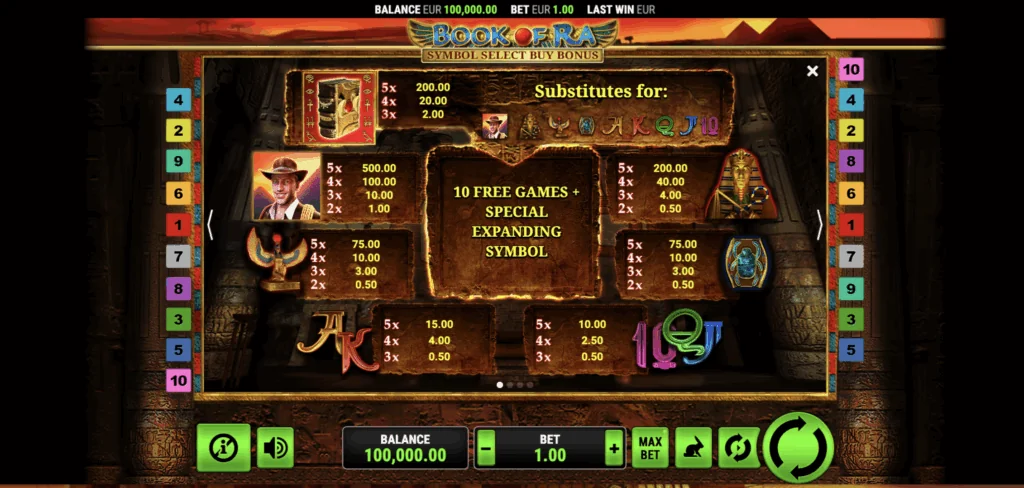Open autoplay with the small arrows button
This screenshot has width=1024, height=488.
pos(739,447)
